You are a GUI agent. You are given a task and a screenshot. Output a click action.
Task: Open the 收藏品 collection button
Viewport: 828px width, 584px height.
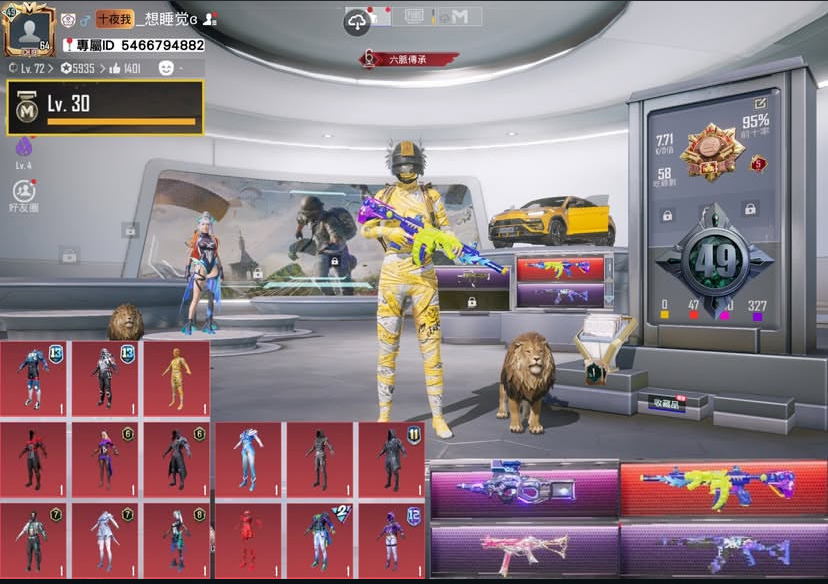[x=665, y=402]
